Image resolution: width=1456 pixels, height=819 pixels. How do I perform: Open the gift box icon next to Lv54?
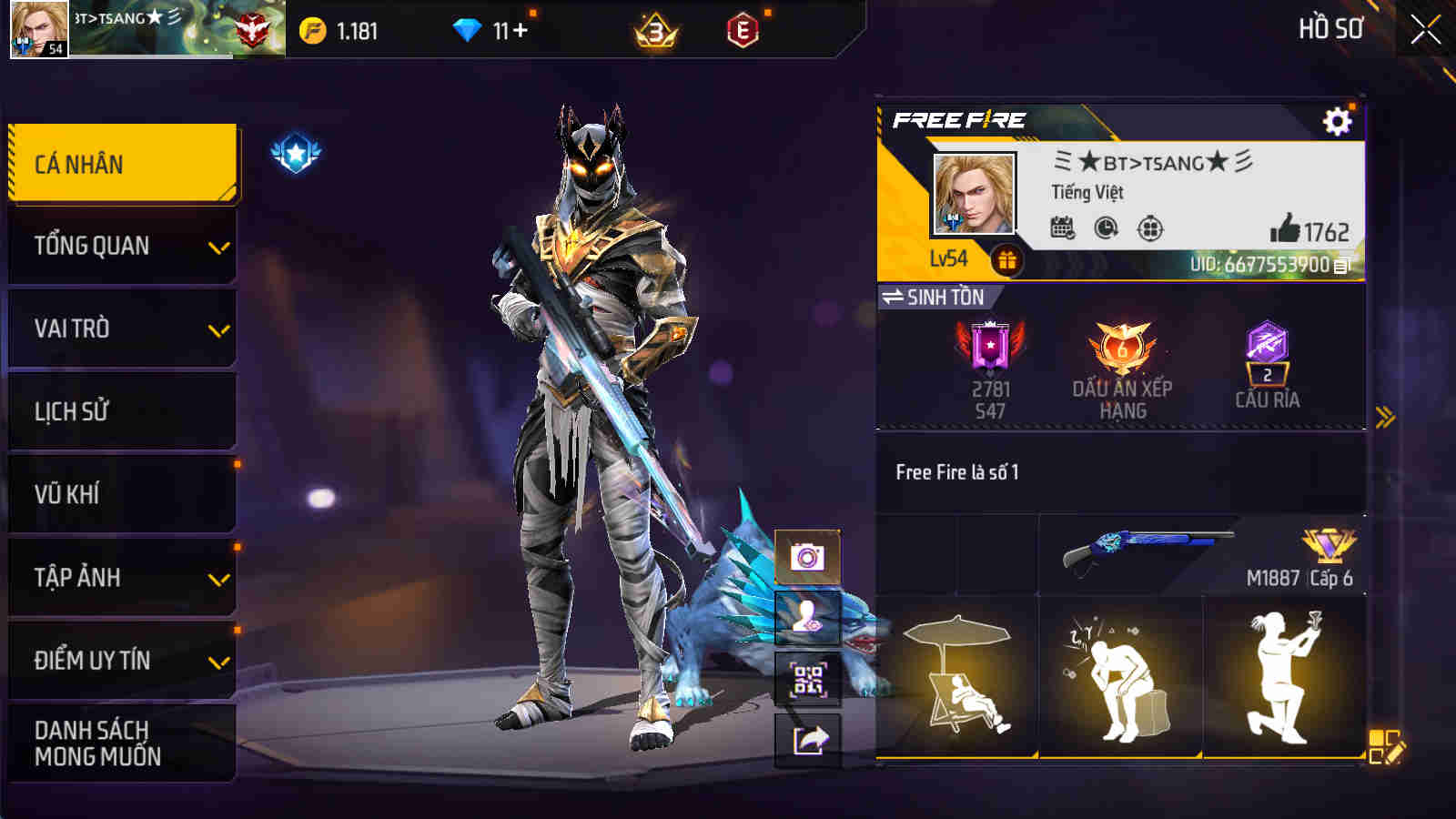[1006, 258]
